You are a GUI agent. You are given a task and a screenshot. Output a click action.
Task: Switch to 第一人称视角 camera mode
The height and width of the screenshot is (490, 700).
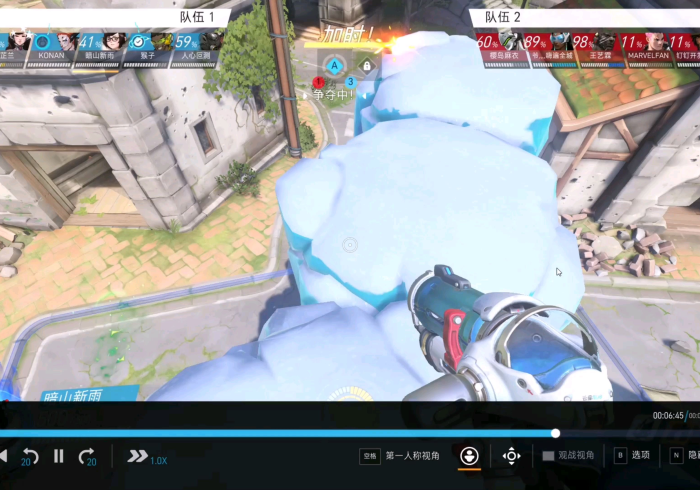point(412,456)
